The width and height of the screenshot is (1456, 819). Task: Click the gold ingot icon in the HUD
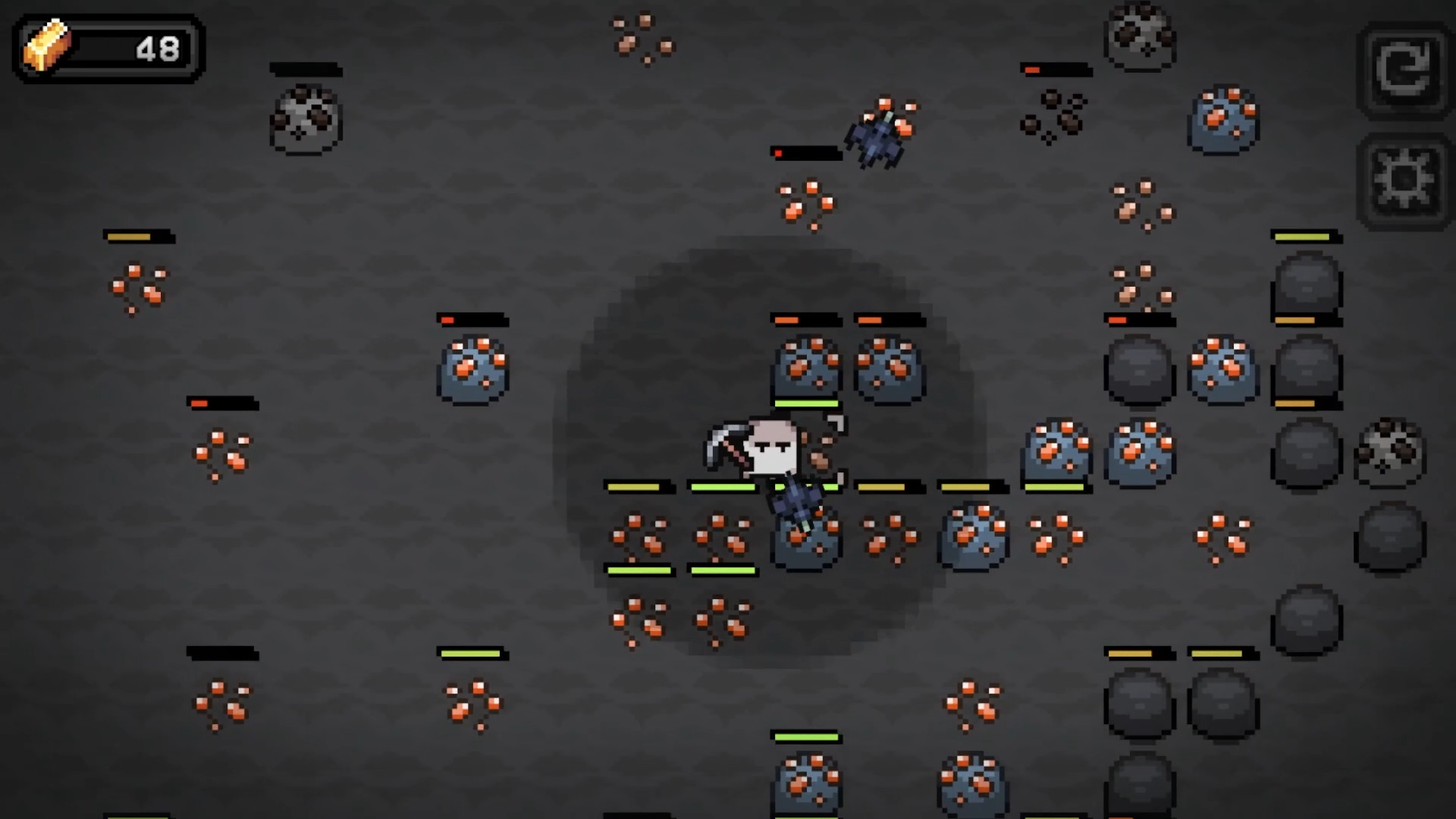47,49
